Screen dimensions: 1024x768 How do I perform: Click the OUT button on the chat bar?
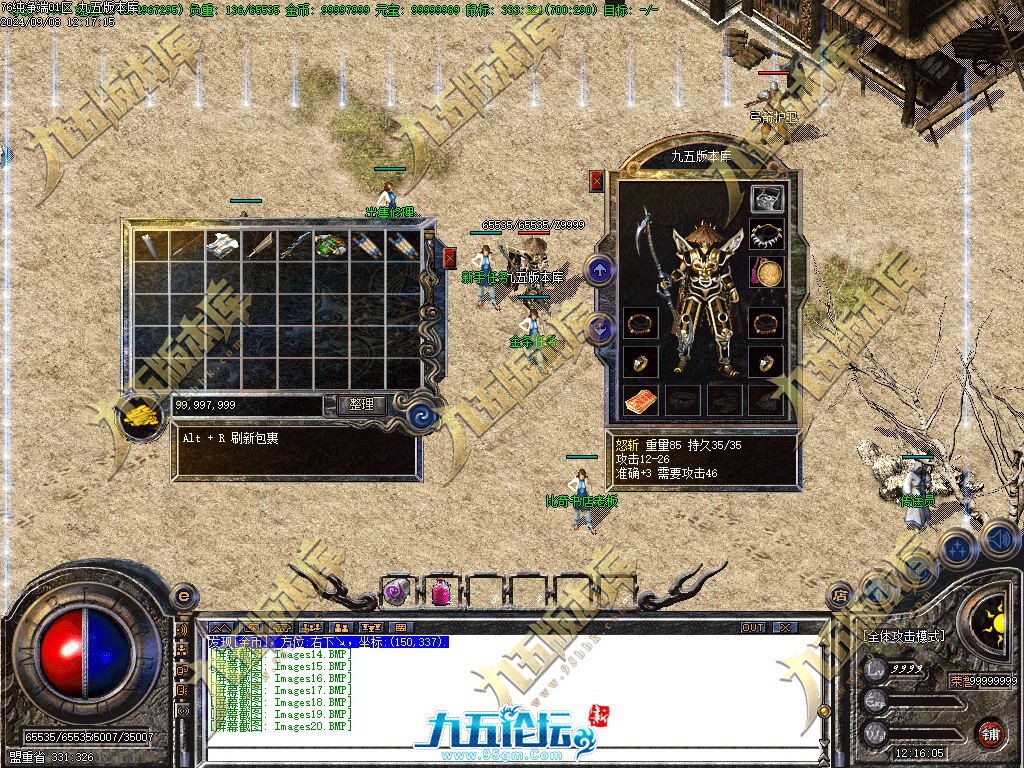753,627
